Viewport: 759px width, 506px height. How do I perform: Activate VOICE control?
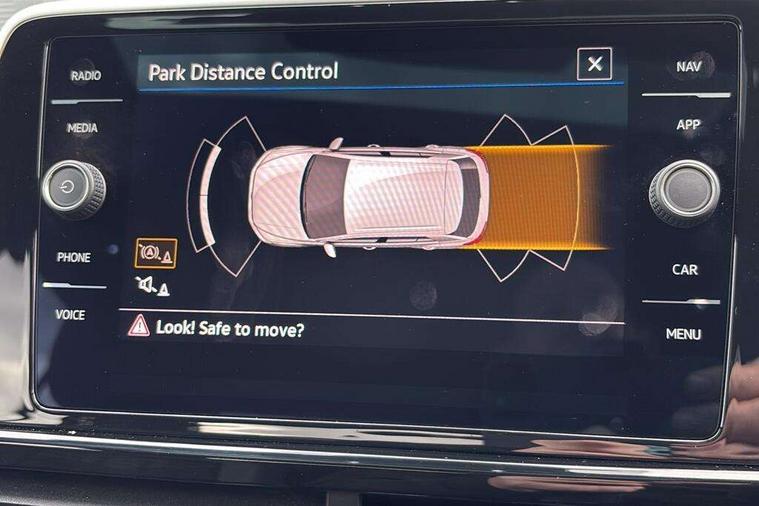tap(70, 315)
